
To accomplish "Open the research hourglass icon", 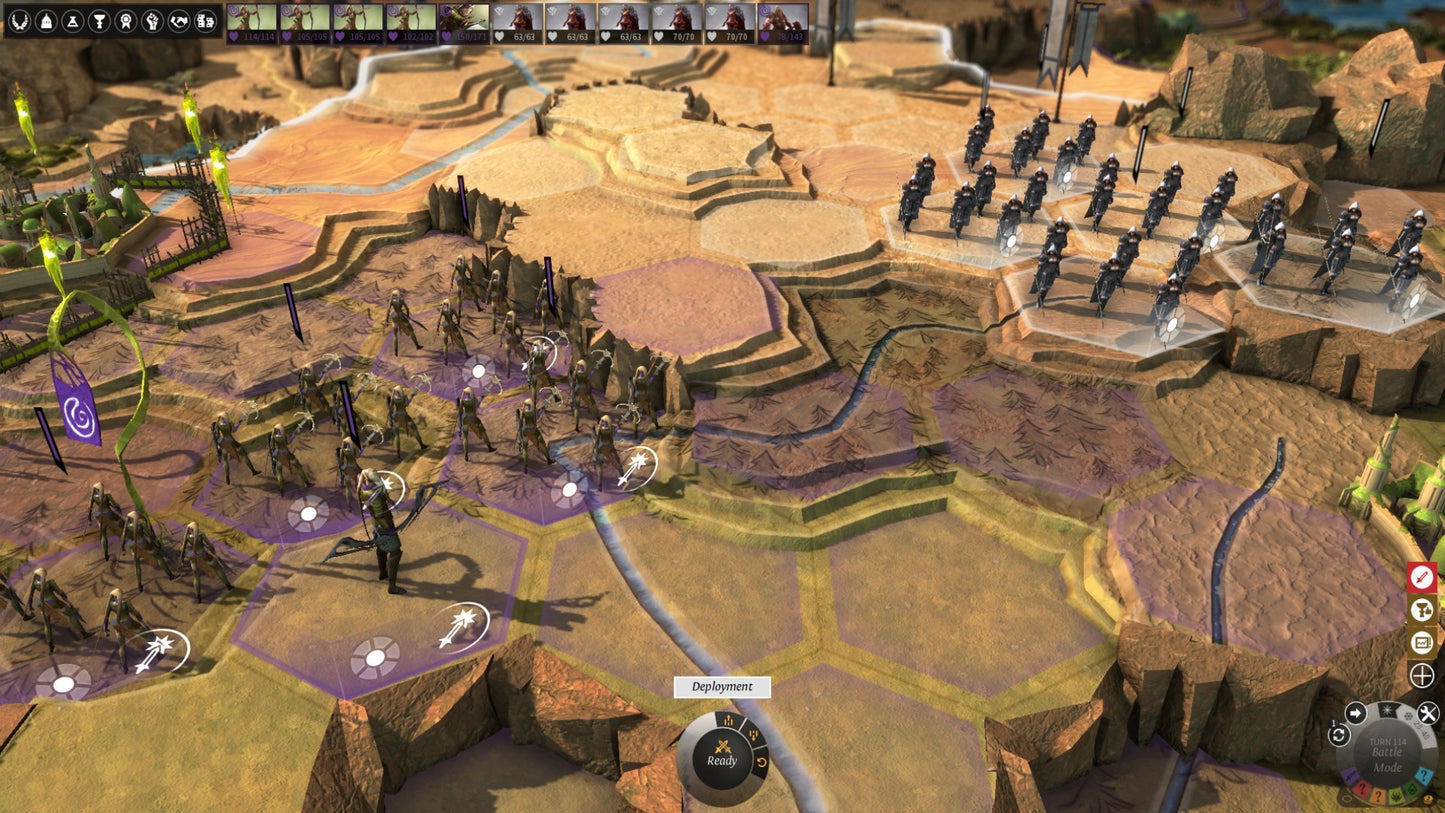I will click(x=72, y=22).
